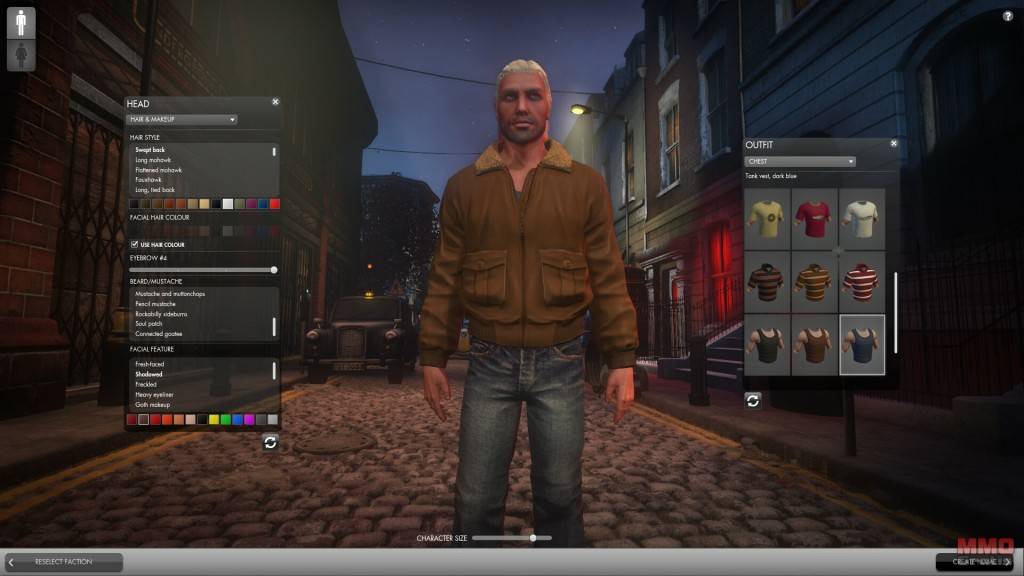The width and height of the screenshot is (1024, 576).
Task: Click the Outfit panel refresh arrows button
Action: click(753, 400)
